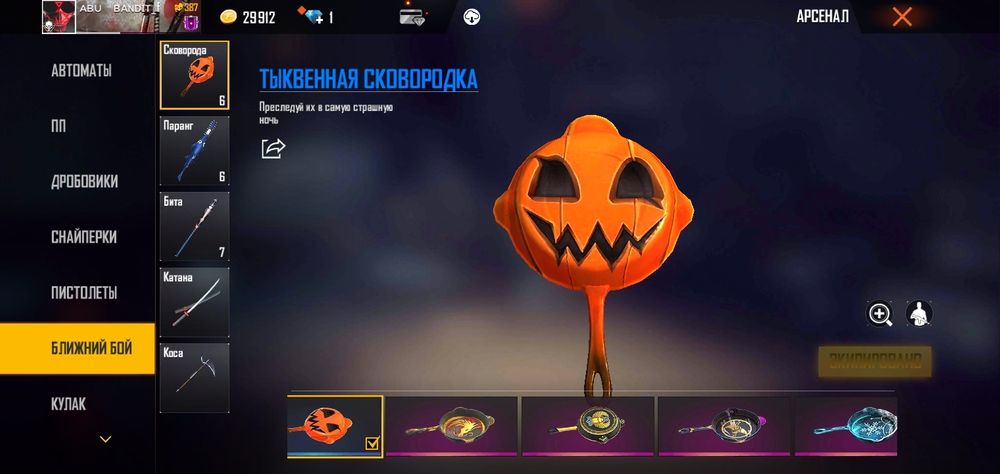The image size is (1000, 474).
Task: Open the Кулак category
Action: [x=68, y=404]
